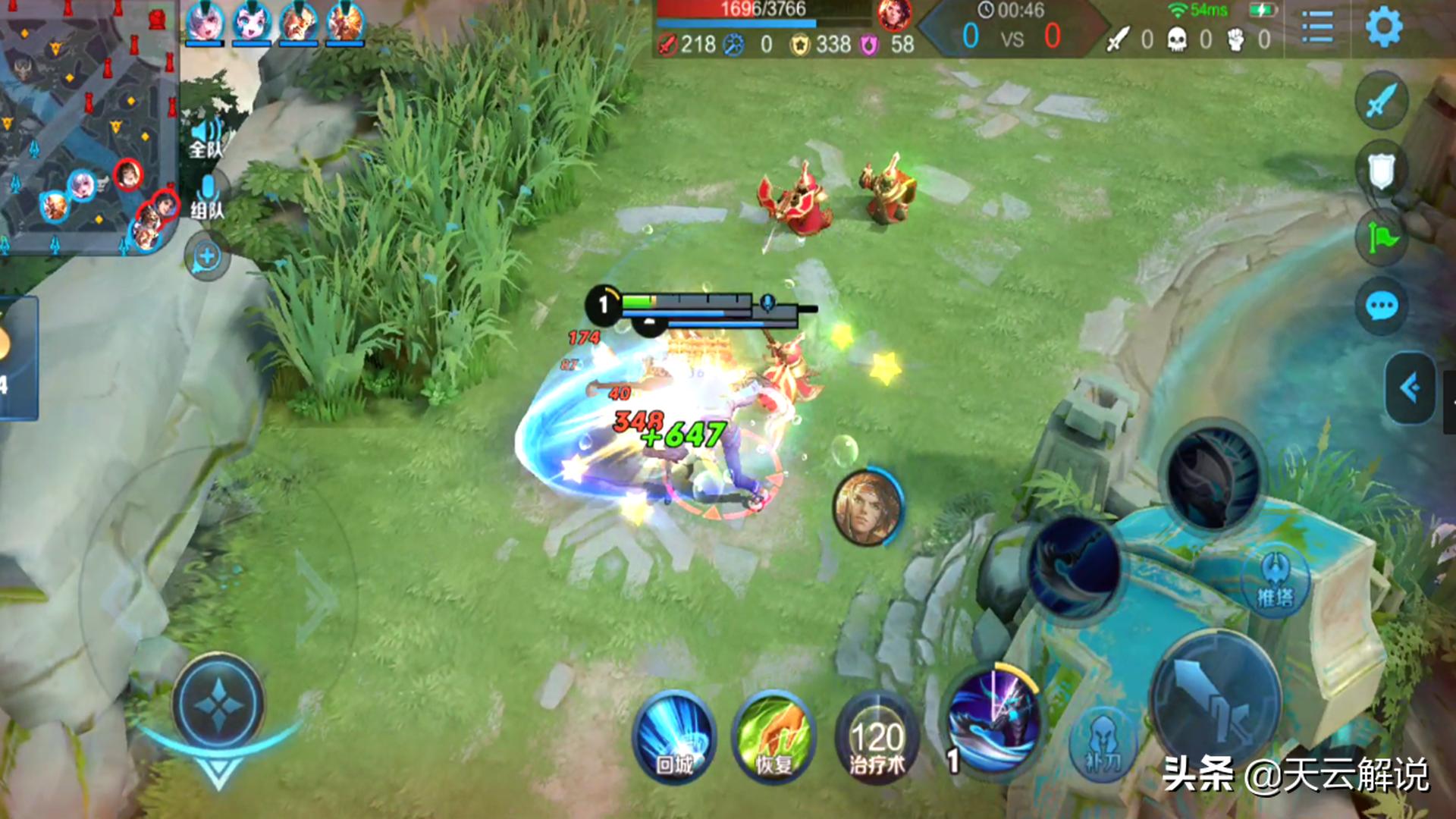This screenshot has width=1456, height=819.
Task: Send the attack sword signal
Action: [x=1381, y=100]
